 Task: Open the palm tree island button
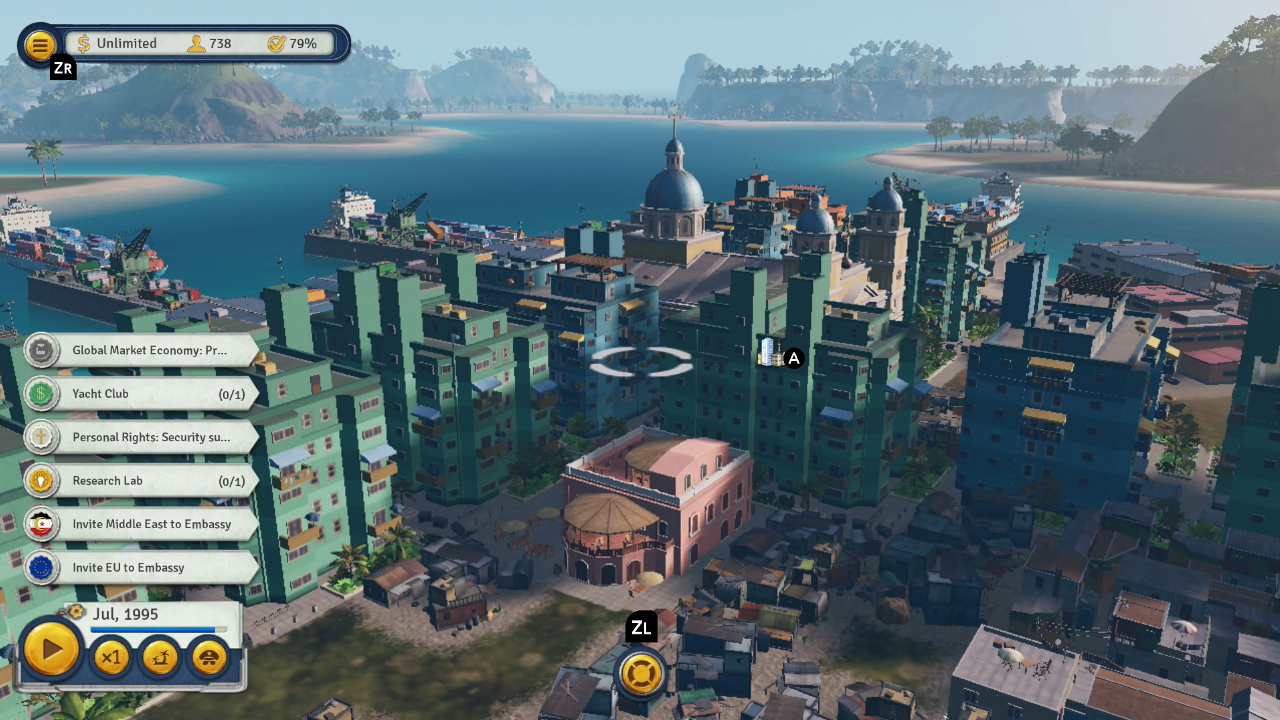(x=160, y=657)
